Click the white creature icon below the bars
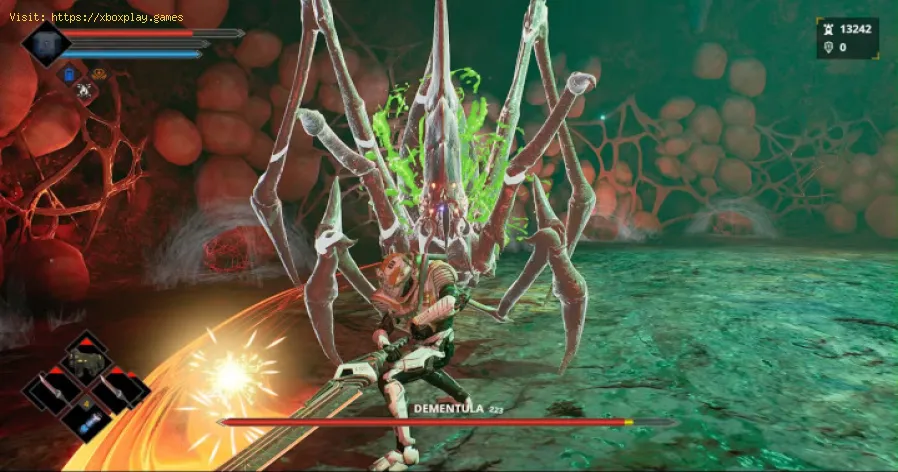Screen dimensions: 898x472 tap(82, 90)
